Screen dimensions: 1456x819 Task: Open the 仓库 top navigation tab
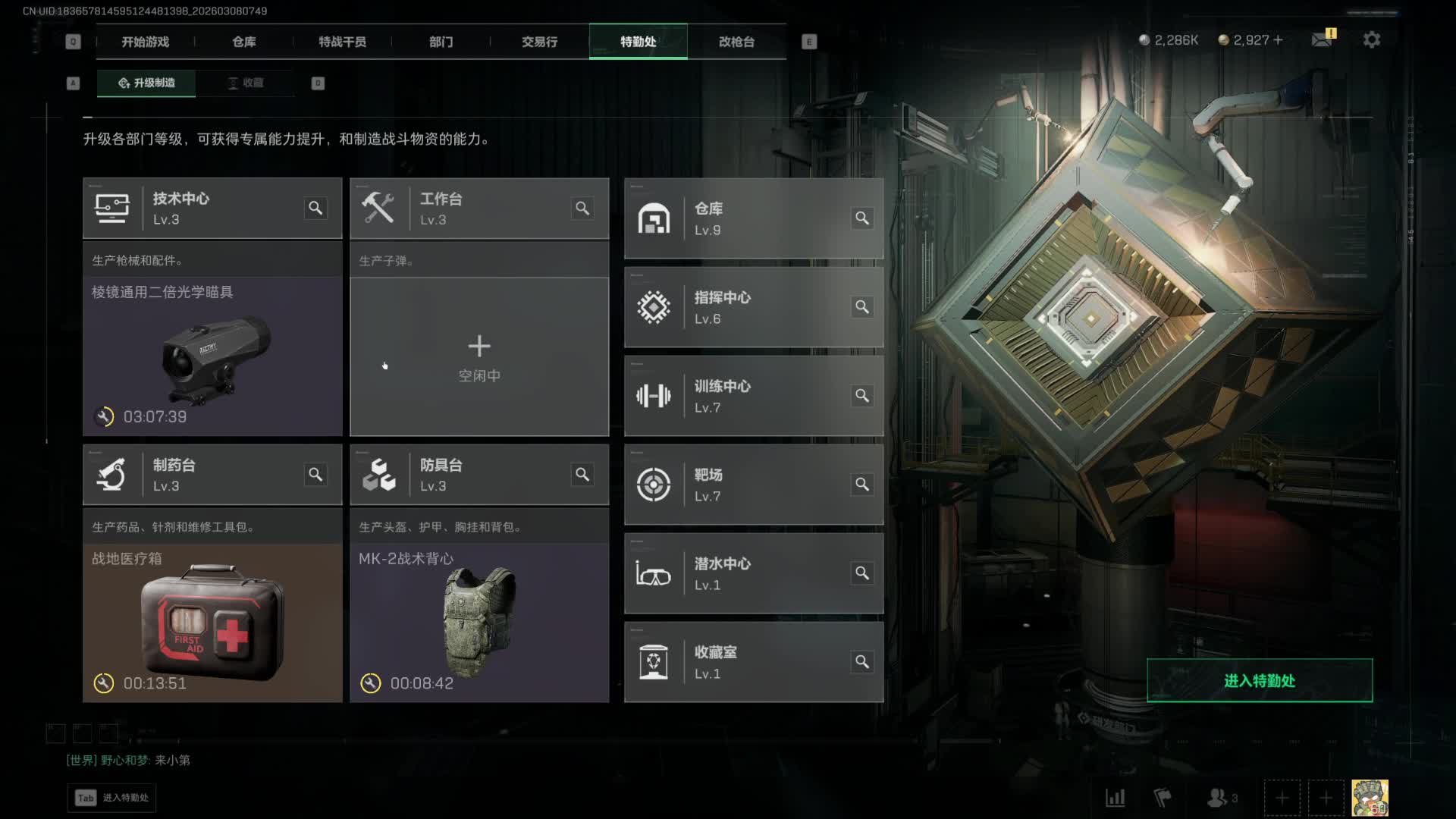pos(243,42)
